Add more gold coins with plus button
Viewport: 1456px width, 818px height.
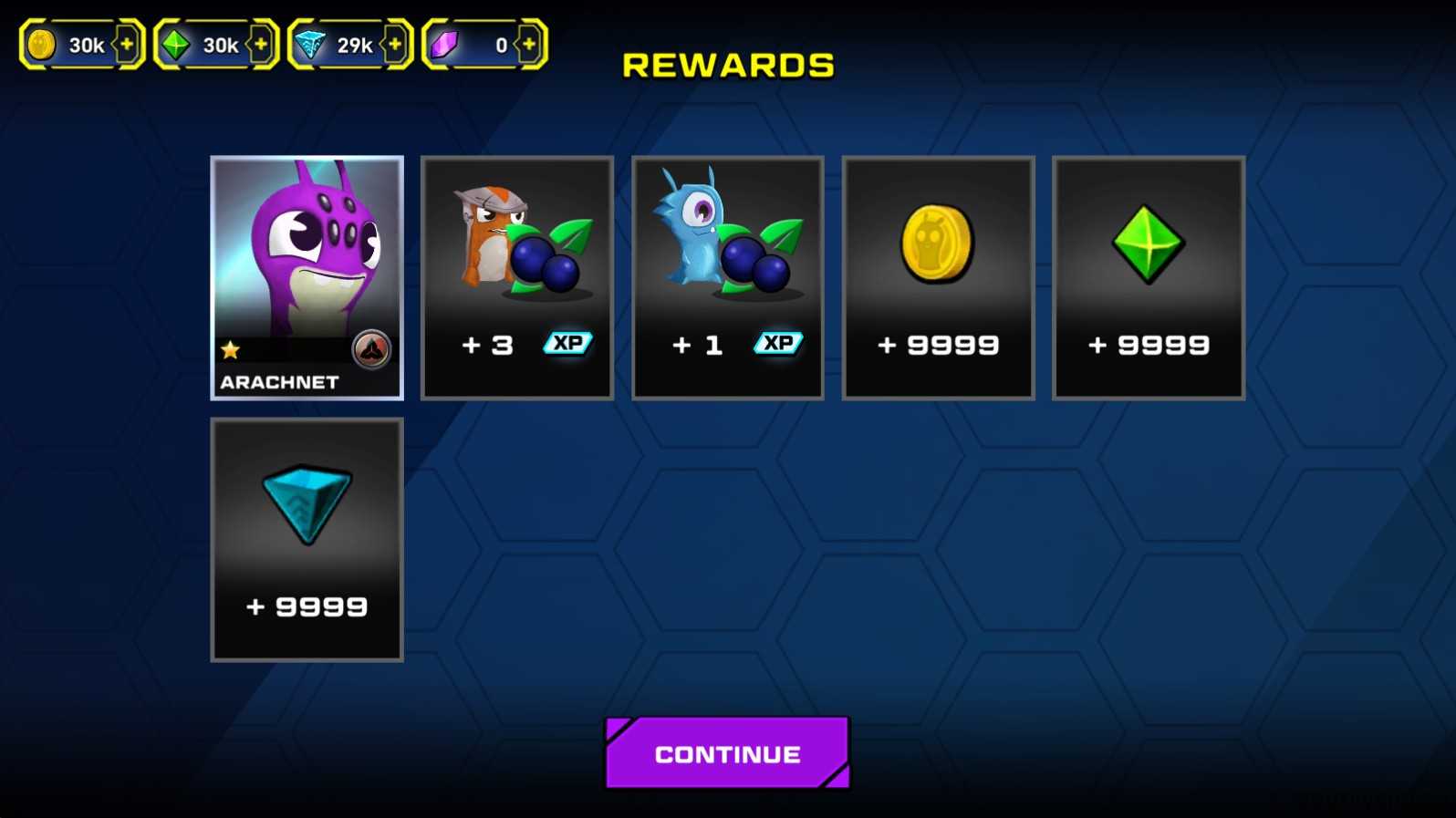127,44
